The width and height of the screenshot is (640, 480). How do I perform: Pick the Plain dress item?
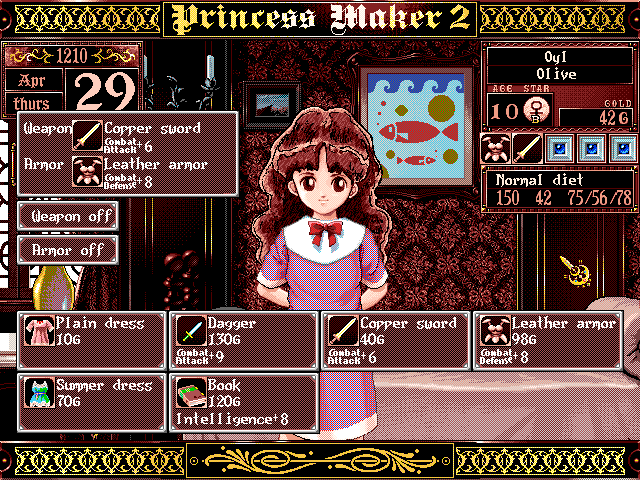pyautogui.click(x=91, y=340)
